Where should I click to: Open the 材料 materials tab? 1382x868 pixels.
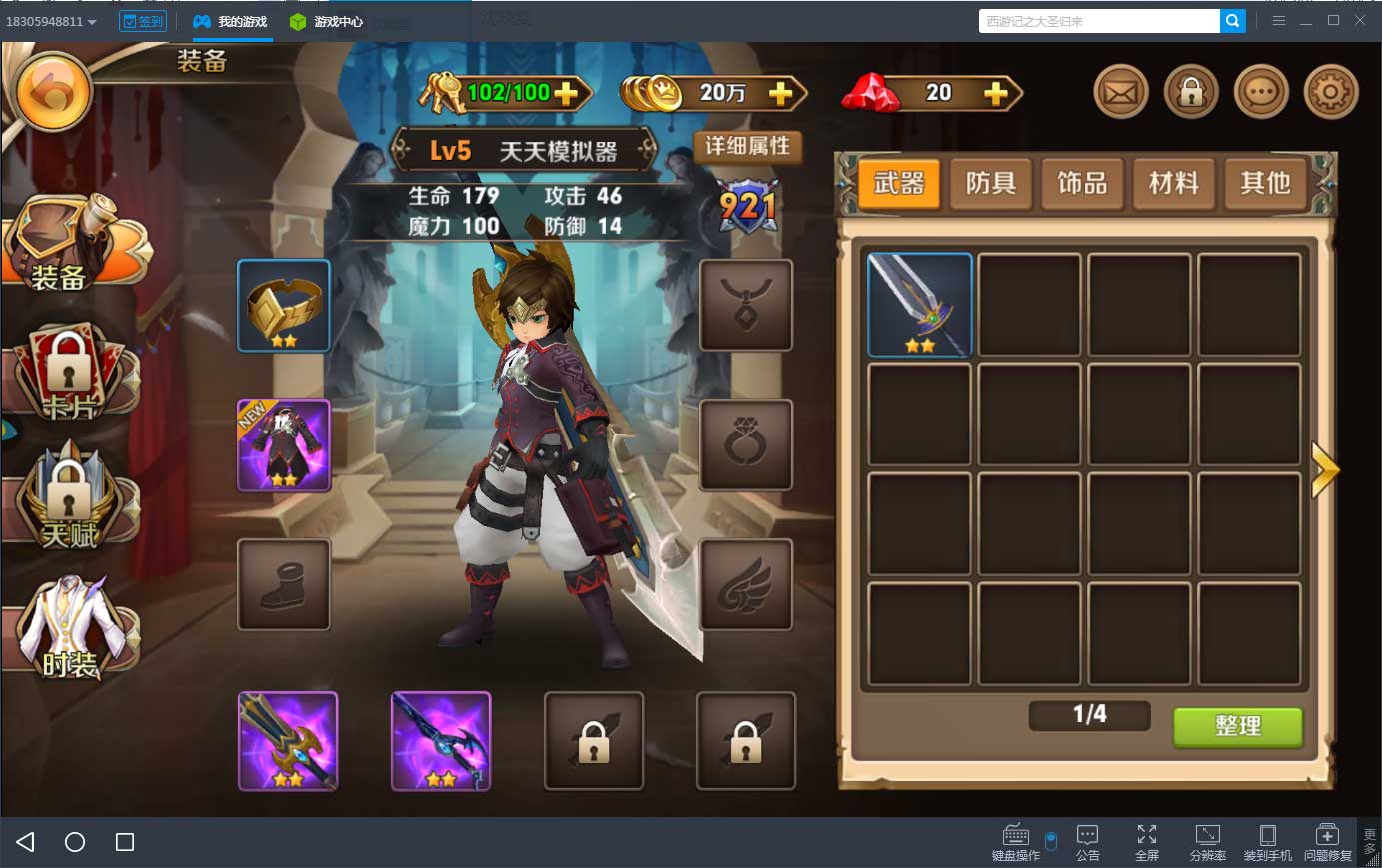[x=1174, y=183]
